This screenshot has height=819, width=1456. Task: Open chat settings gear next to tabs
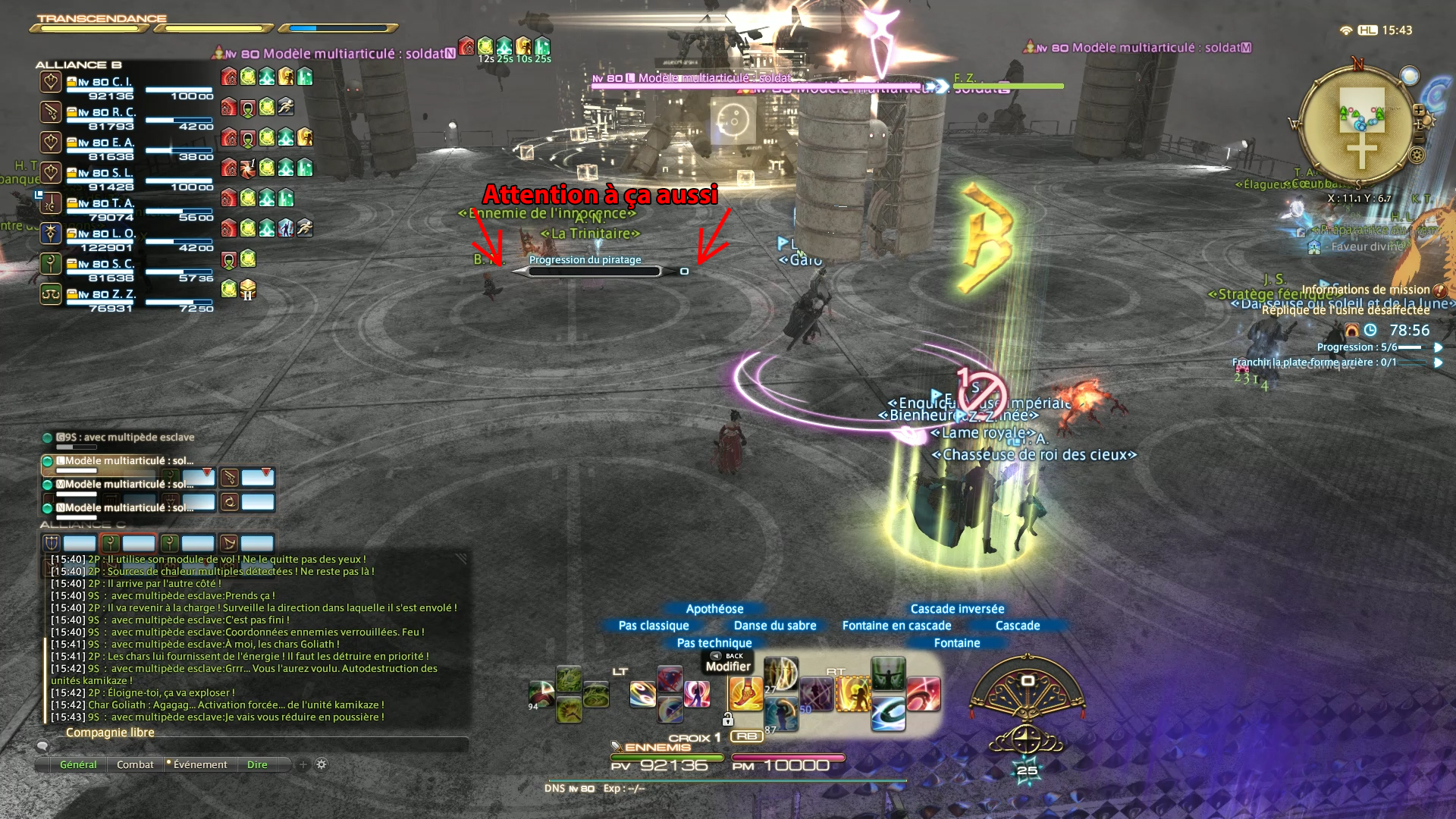click(x=322, y=764)
